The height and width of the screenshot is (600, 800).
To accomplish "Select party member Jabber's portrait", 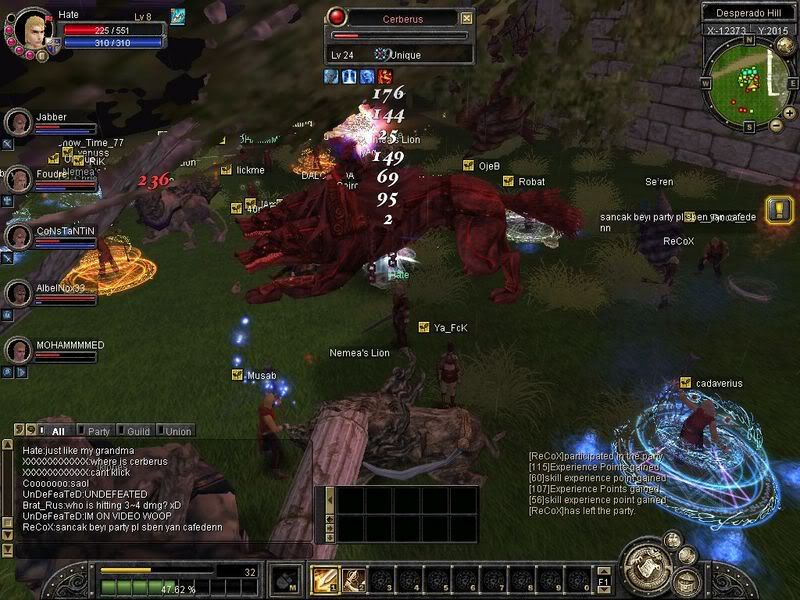I will tap(19, 122).
